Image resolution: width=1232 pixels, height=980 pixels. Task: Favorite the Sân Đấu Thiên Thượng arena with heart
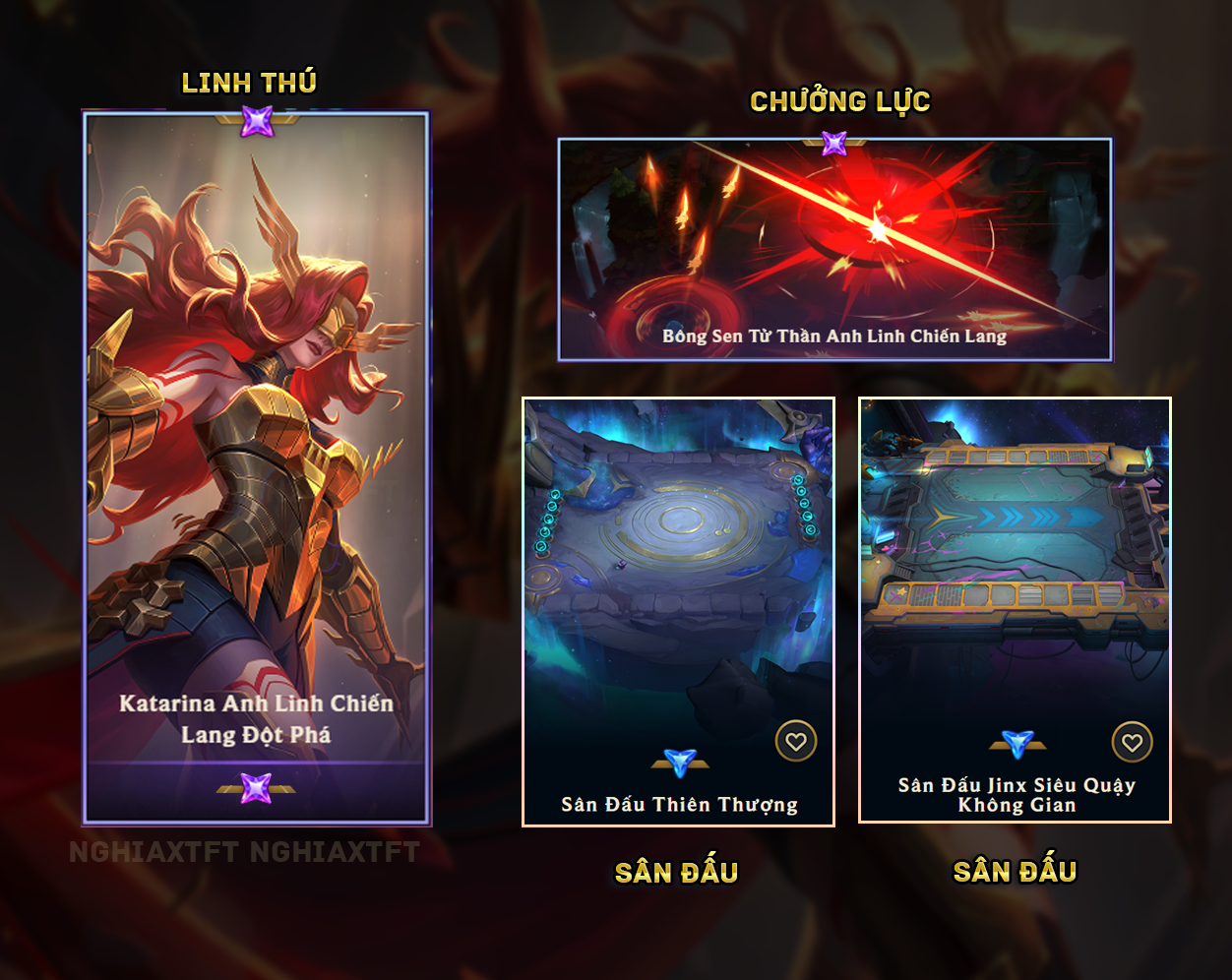click(x=795, y=742)
